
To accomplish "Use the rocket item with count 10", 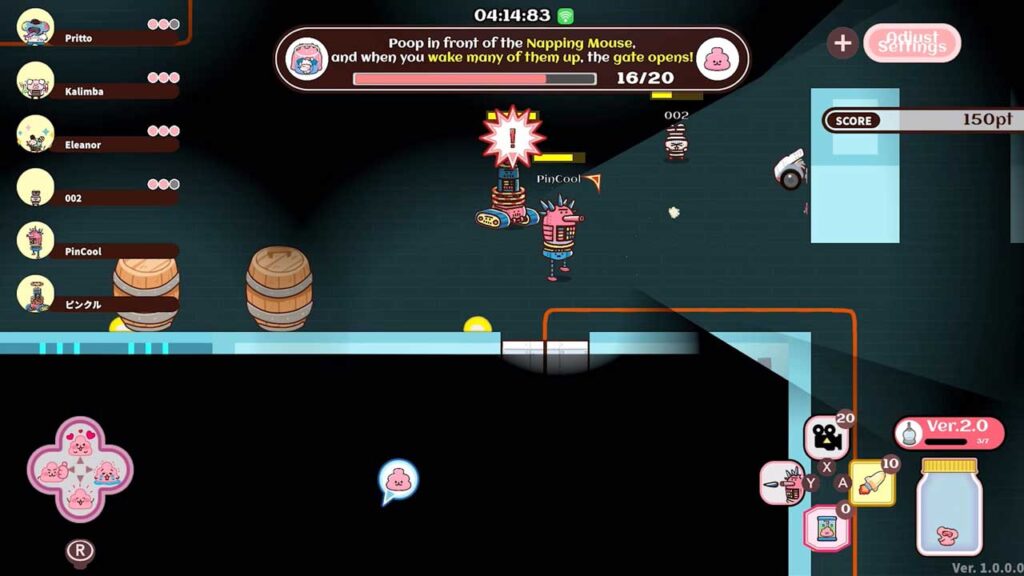I will (x=872, y=482).
